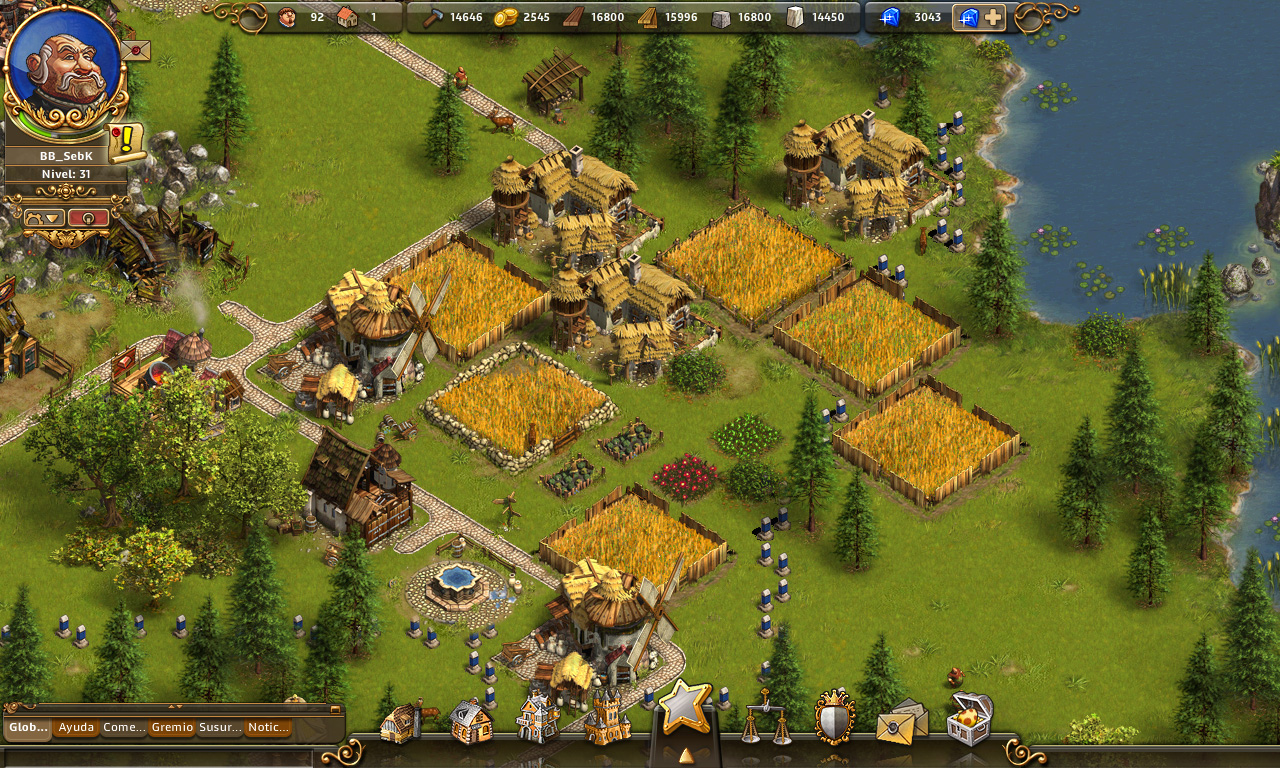Open the farm building menu with cow

[403, 722]
